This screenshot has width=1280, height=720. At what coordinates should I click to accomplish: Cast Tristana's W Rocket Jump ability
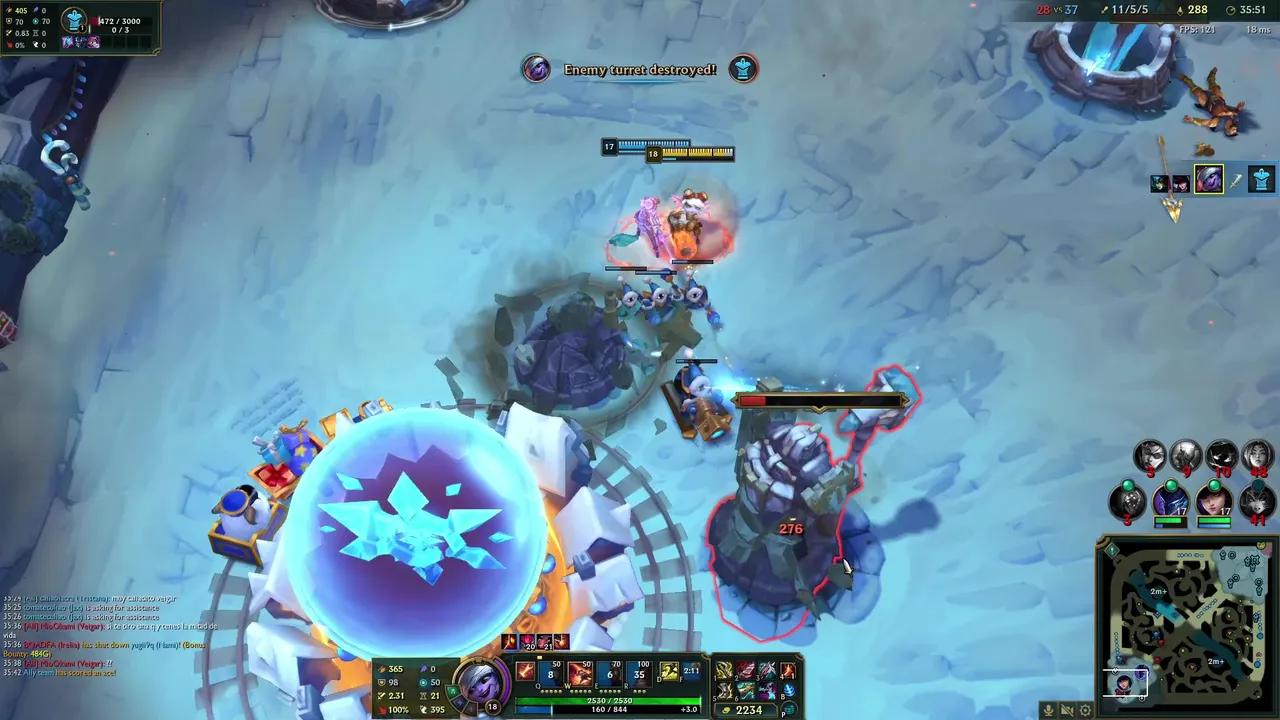(x=578, y=670)
